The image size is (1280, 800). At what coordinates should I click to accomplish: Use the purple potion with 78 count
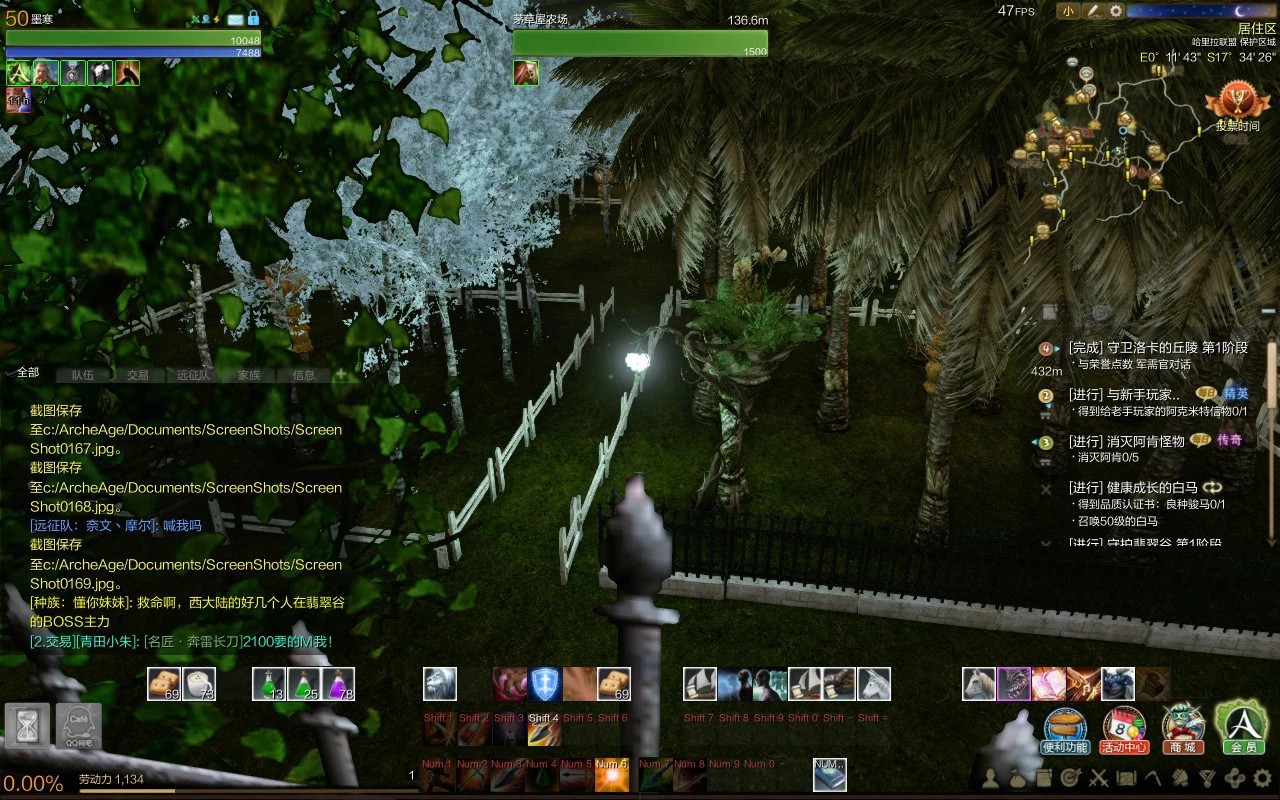point(338,684)
